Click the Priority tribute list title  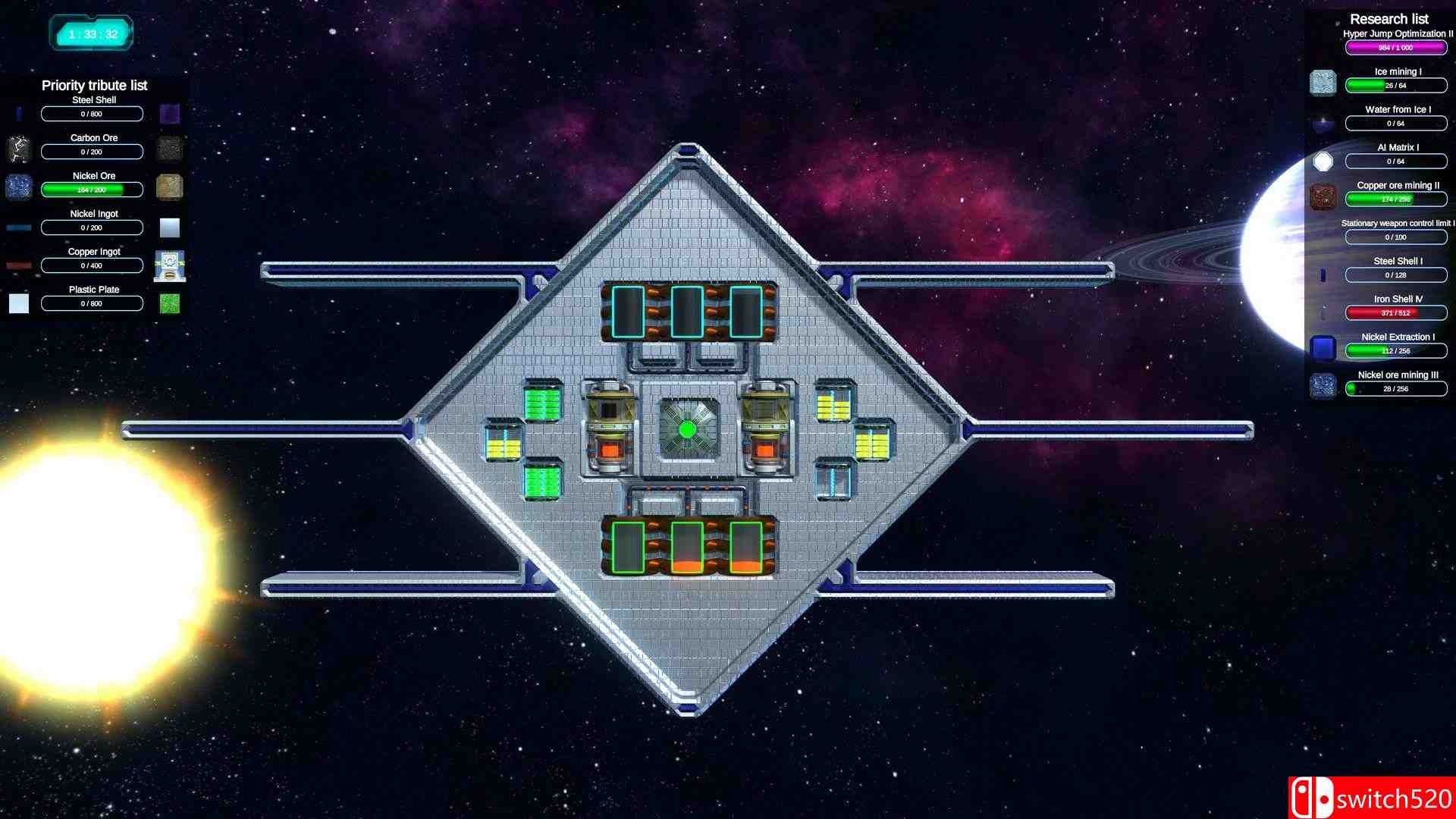point(94,85)
